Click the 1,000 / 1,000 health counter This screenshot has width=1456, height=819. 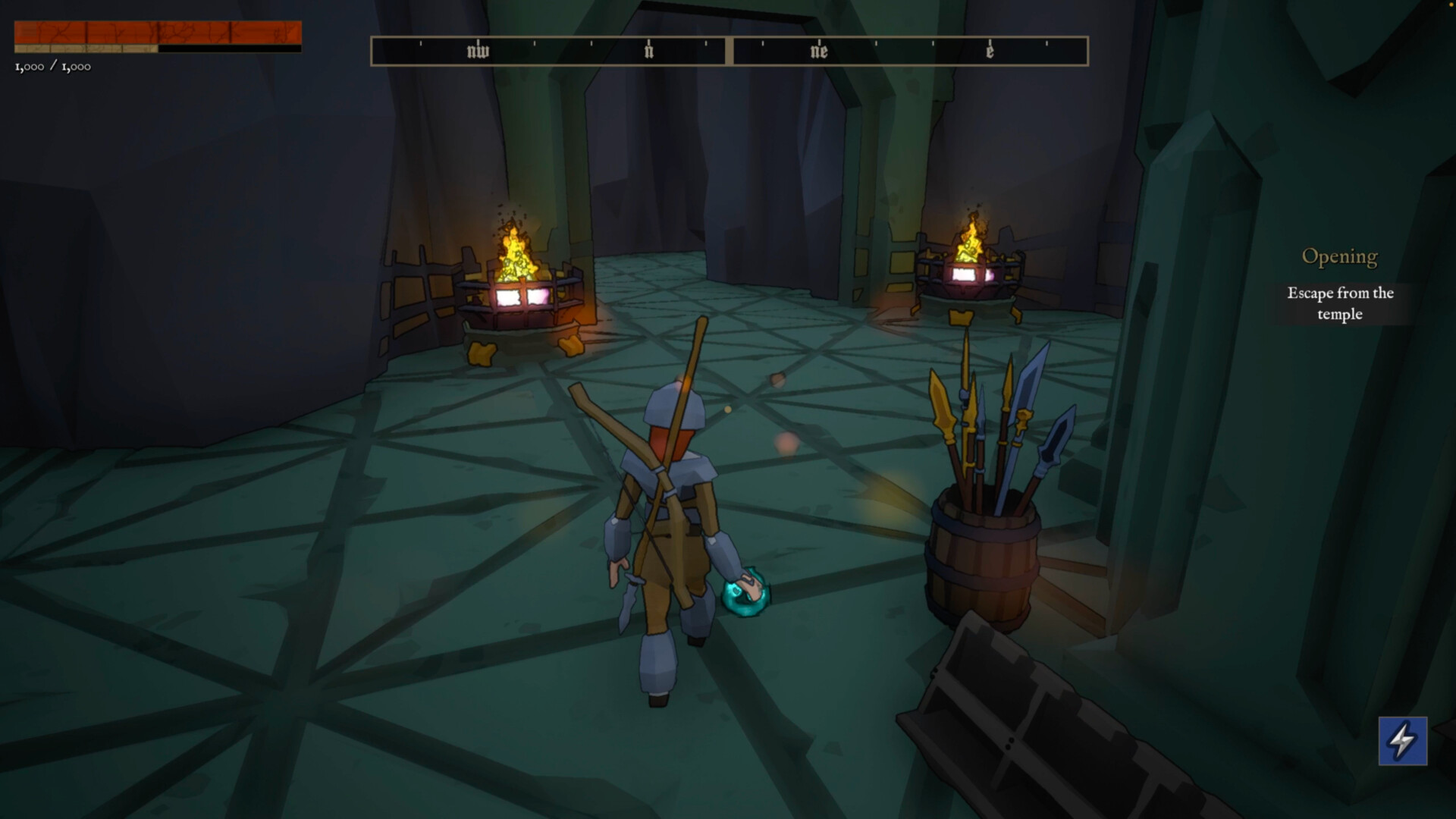click(52, 66)
